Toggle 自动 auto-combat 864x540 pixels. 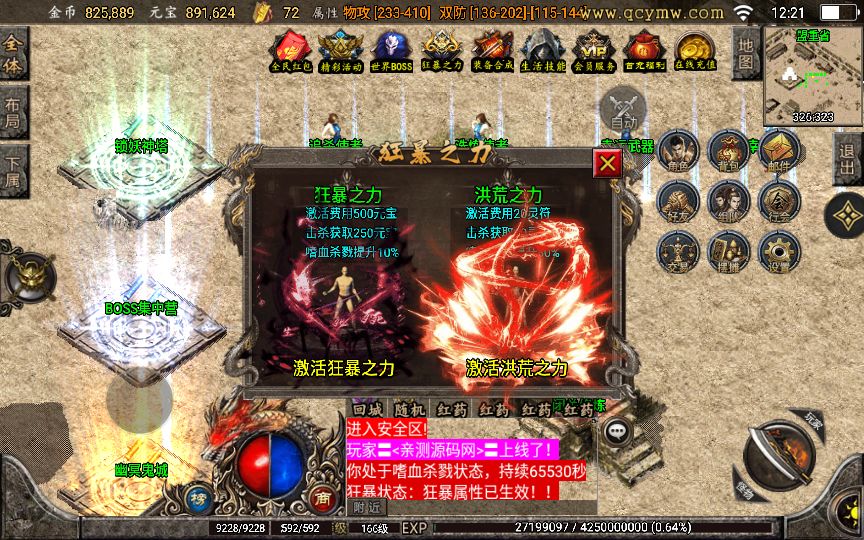623,108
